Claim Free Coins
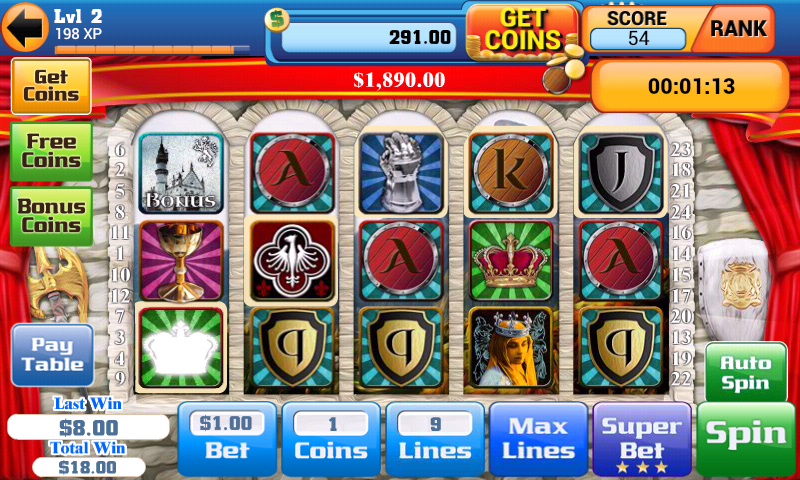The height and width of the screenshot is (480, 800). tap(51, 151)
